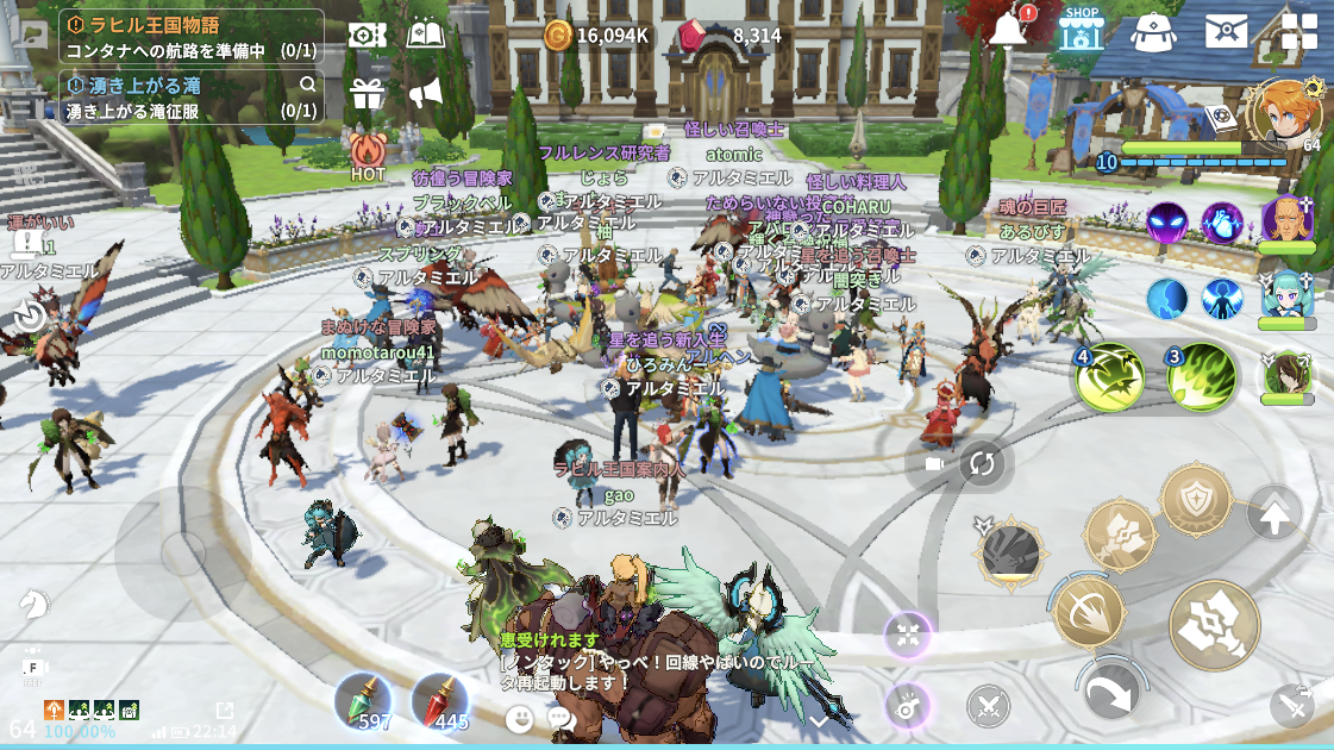Open the ラヒル王国物語 quest tracker entry
This screenshot has height=750, width=1334.
click(191, 37)
